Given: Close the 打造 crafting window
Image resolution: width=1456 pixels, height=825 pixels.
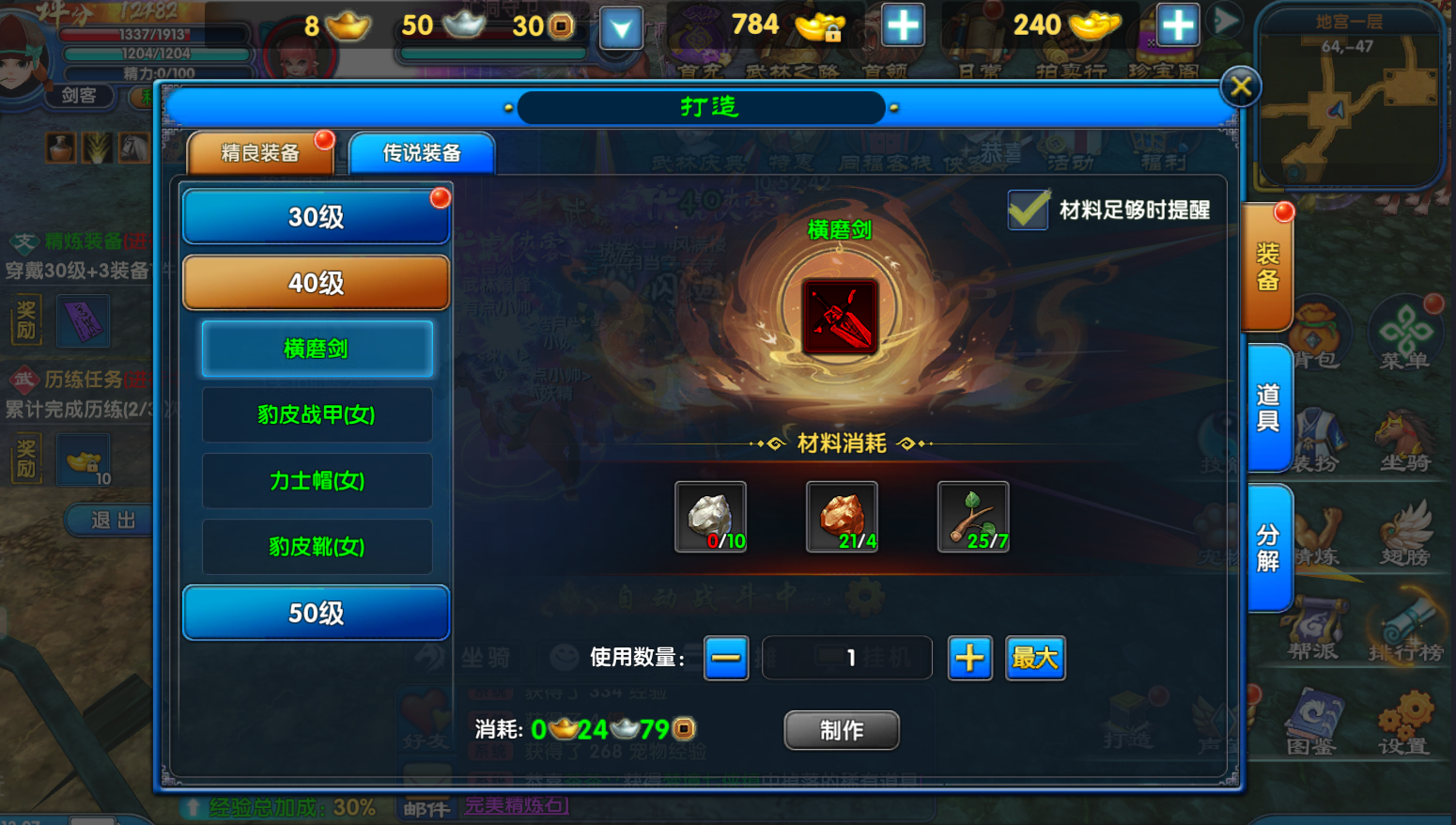Looking at the screenshot, I should coord(1240,87).
